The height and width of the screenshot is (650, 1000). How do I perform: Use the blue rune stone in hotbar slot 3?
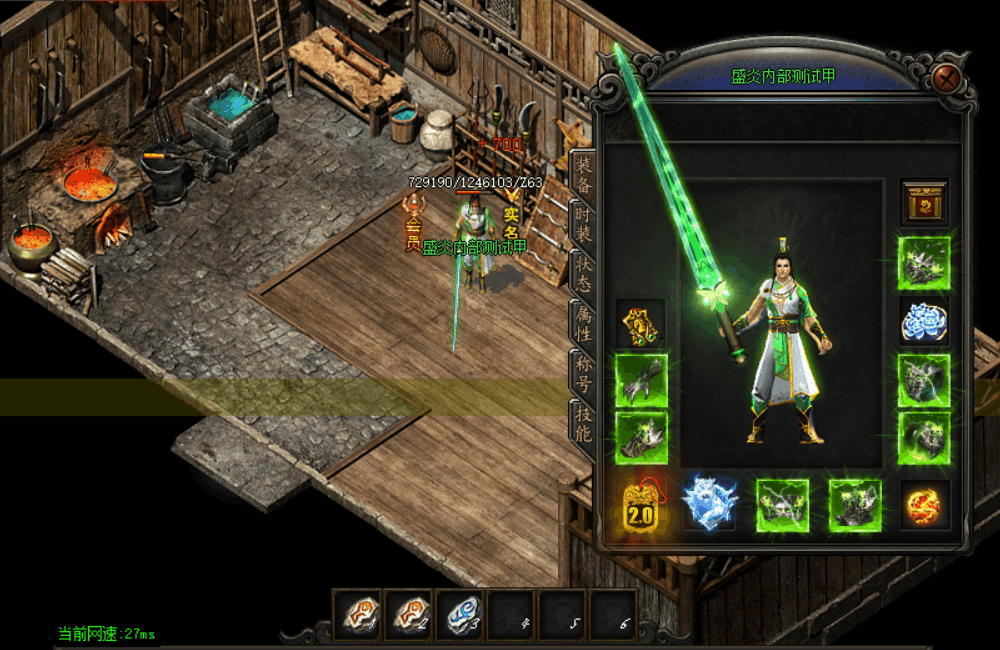[x=460, y=614]
